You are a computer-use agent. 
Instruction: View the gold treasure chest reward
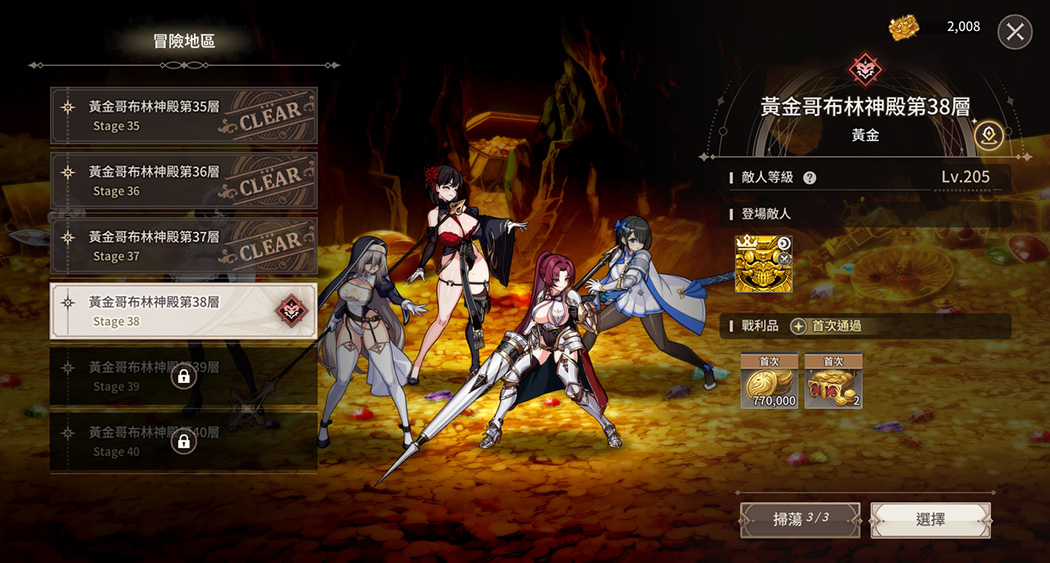[833, 382]
